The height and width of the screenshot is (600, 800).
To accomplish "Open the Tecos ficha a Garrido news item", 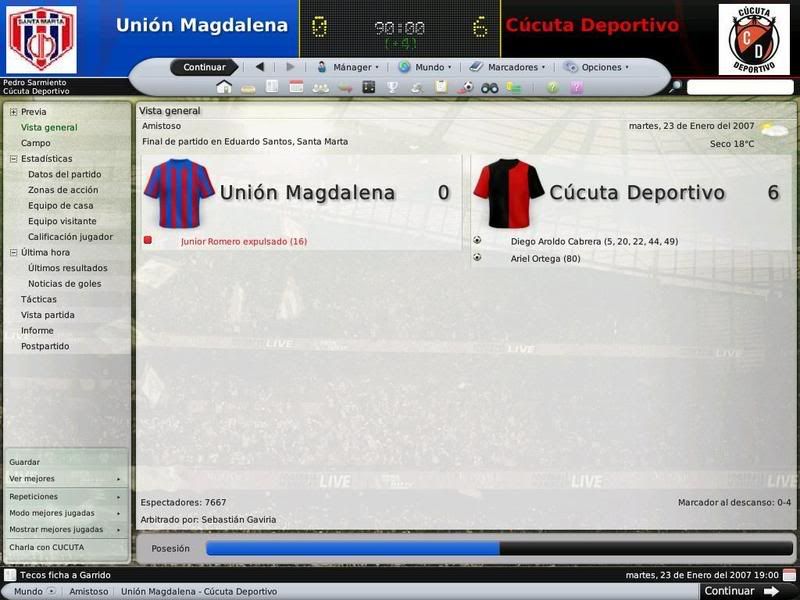I will [65, 575].
